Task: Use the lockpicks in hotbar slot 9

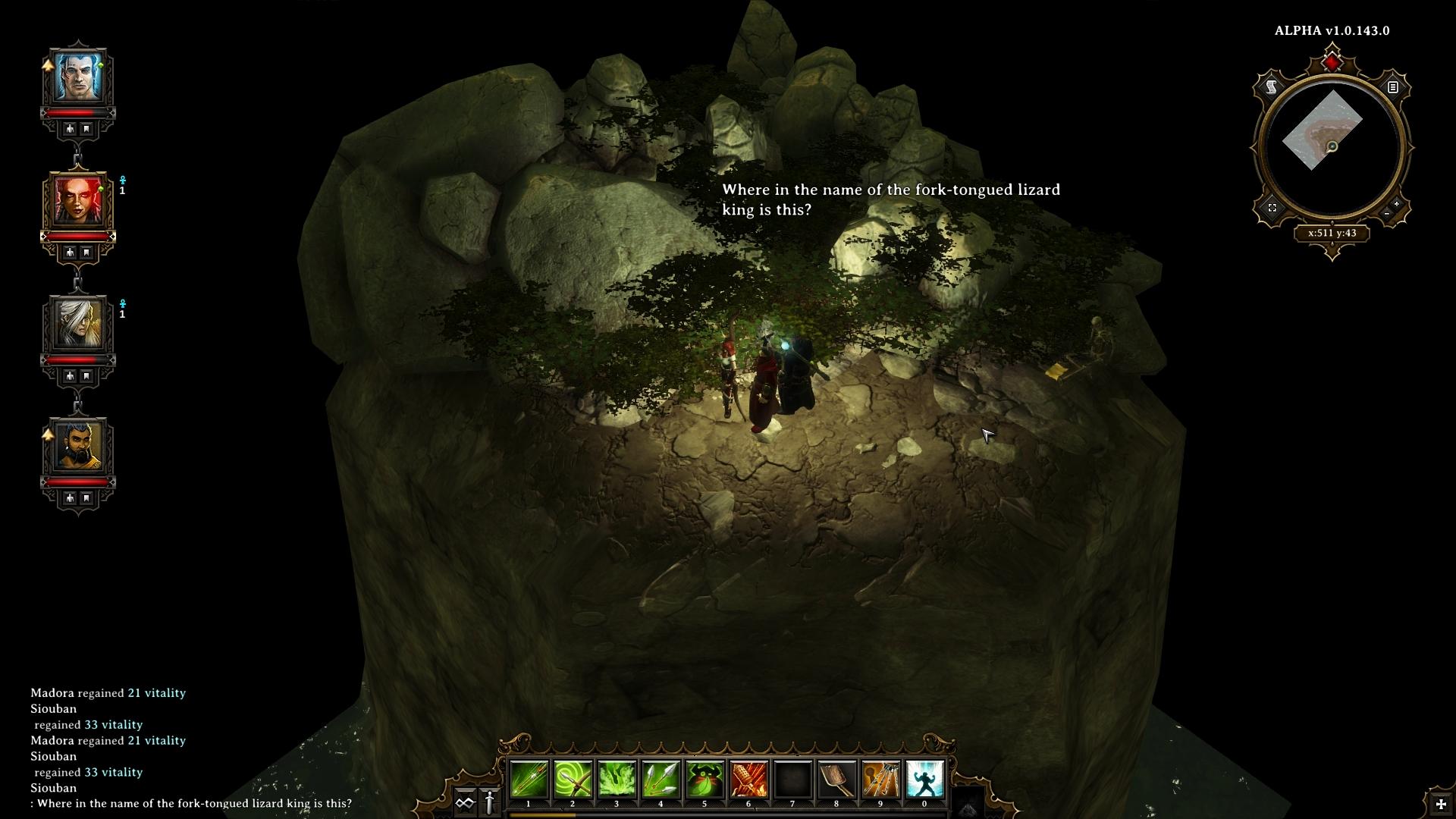Action: tap(880, 780)
